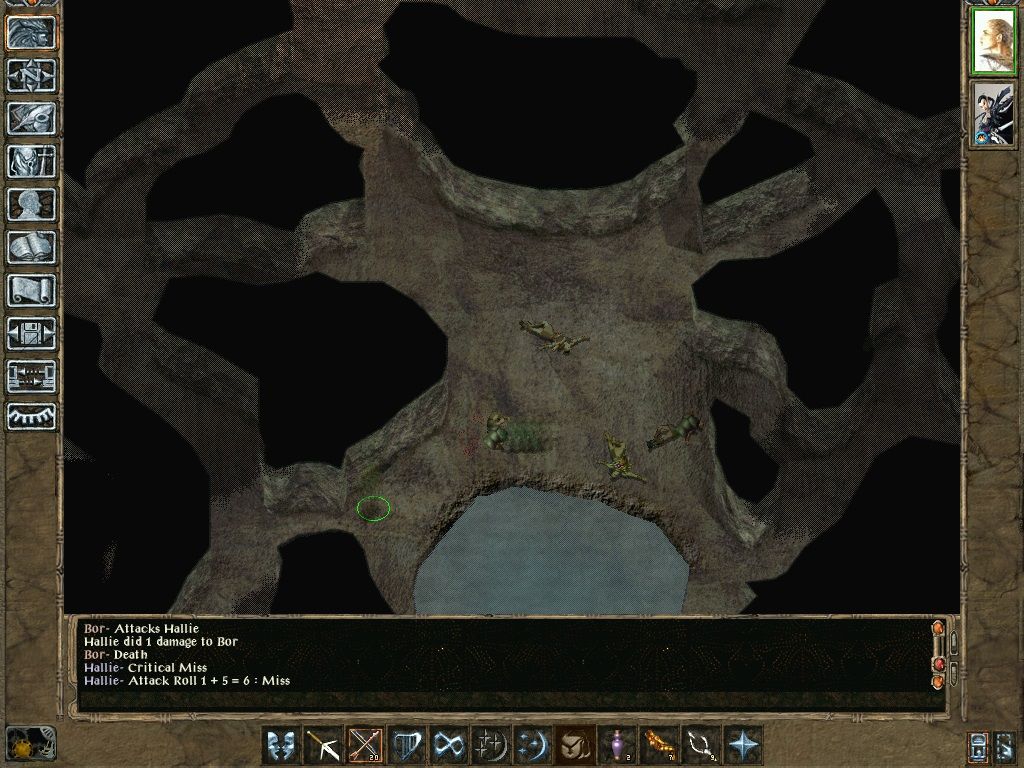This screenshot has width=1024, height=768.
Task: Open the character record head button
Action: (x=31, y=204)
